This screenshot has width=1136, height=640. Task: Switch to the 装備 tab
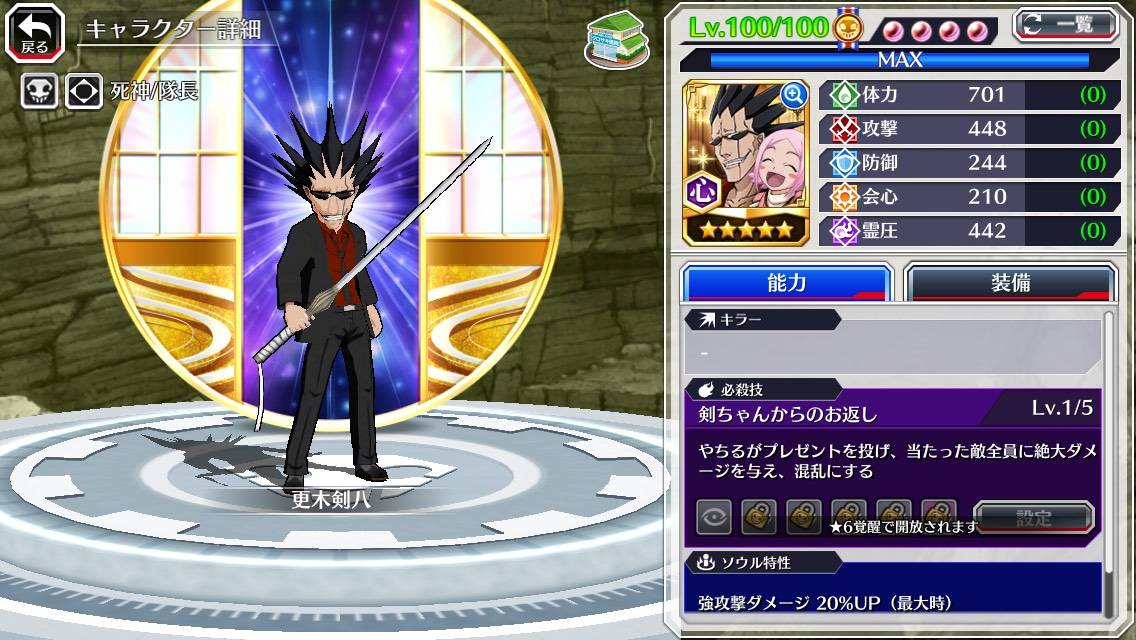click(x=1010, y=283)
